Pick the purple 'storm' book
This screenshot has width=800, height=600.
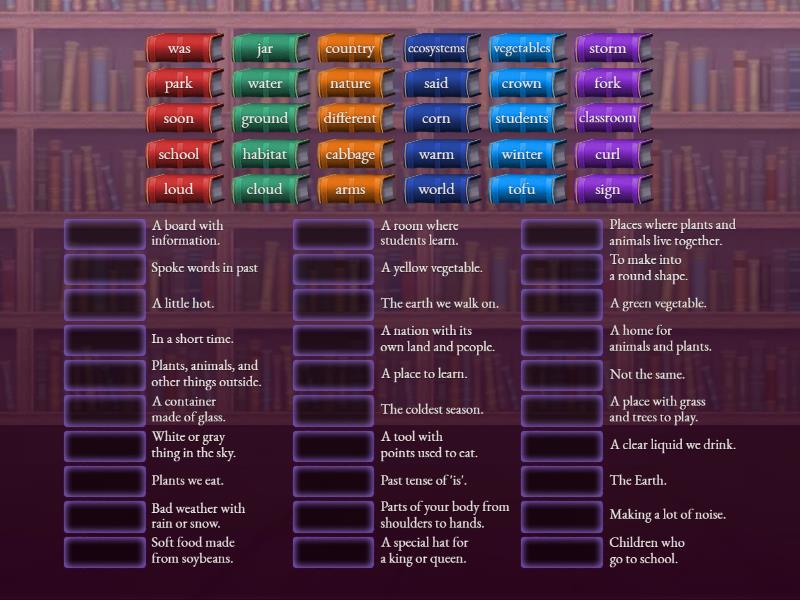coord(608,48)
